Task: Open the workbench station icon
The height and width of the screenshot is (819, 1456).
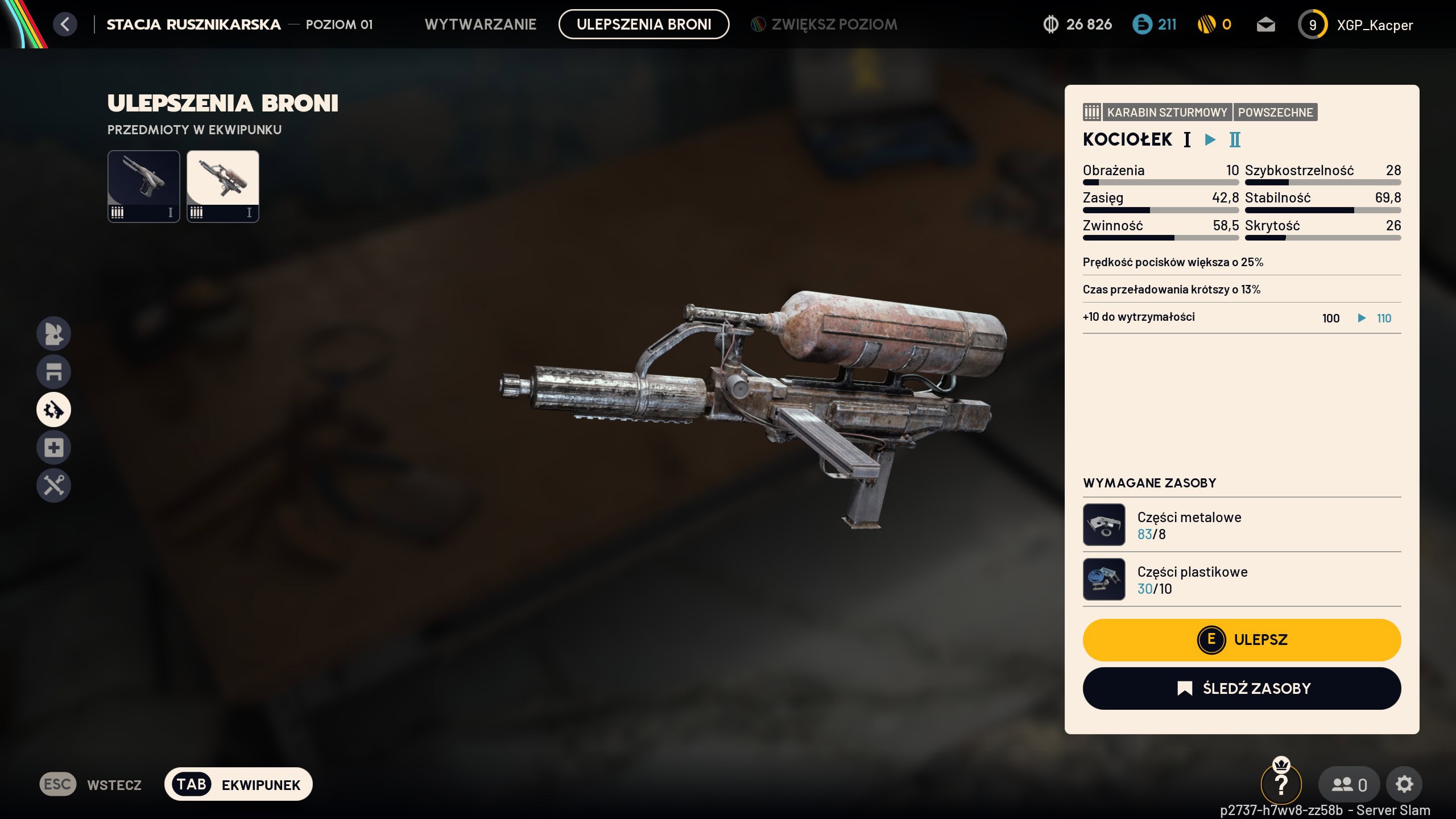Action: (54, 371)
